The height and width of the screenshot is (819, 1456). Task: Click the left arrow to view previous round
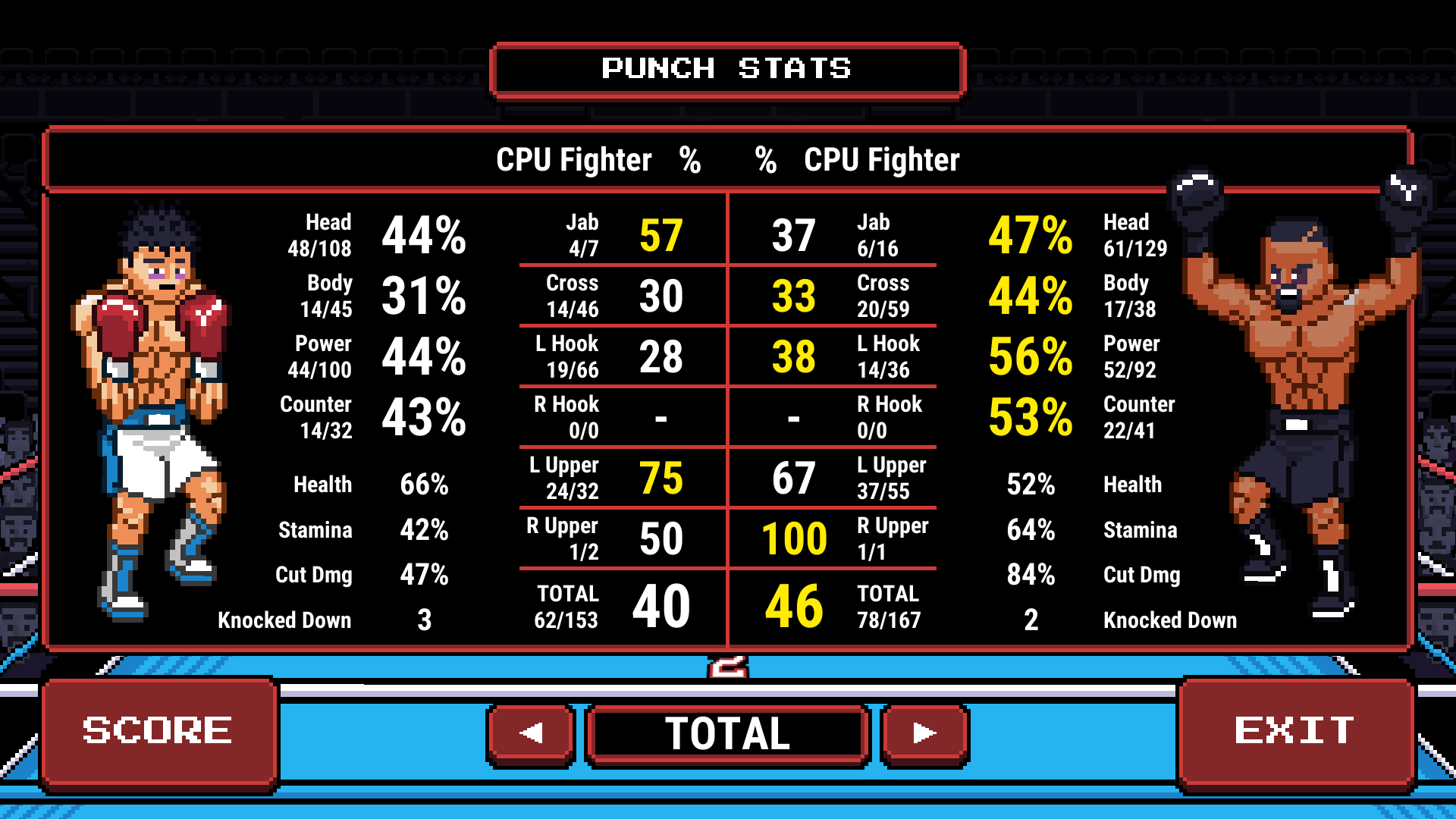coord(529,732)
